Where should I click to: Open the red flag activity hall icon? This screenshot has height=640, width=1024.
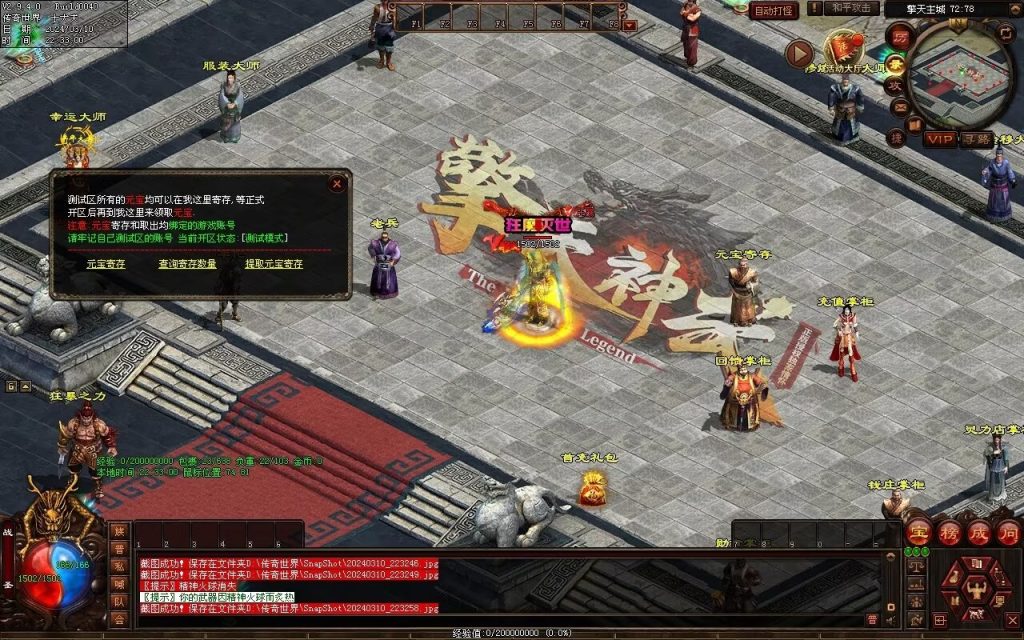click(843, 46)
